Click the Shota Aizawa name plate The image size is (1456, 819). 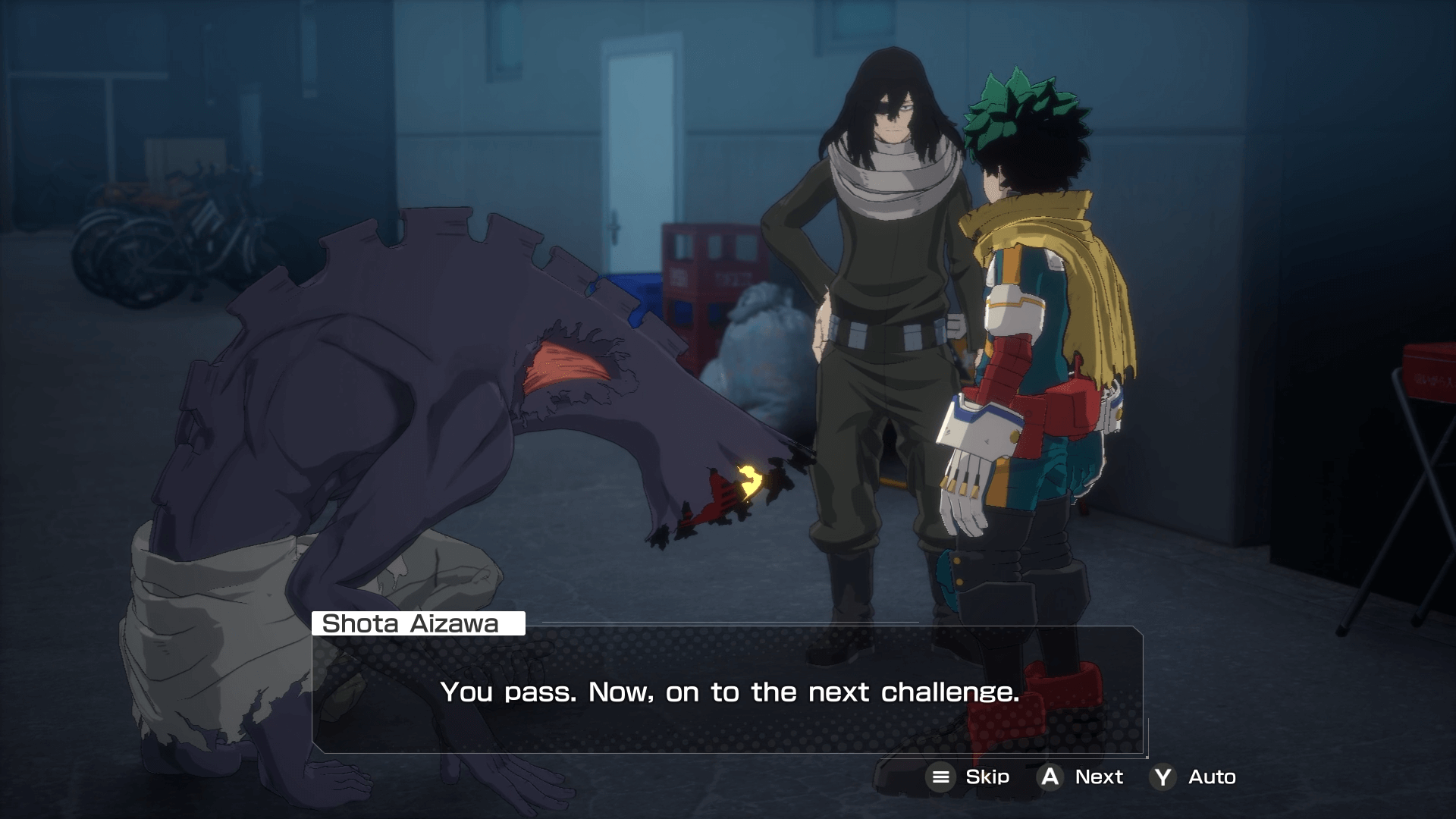coord(417,624)
